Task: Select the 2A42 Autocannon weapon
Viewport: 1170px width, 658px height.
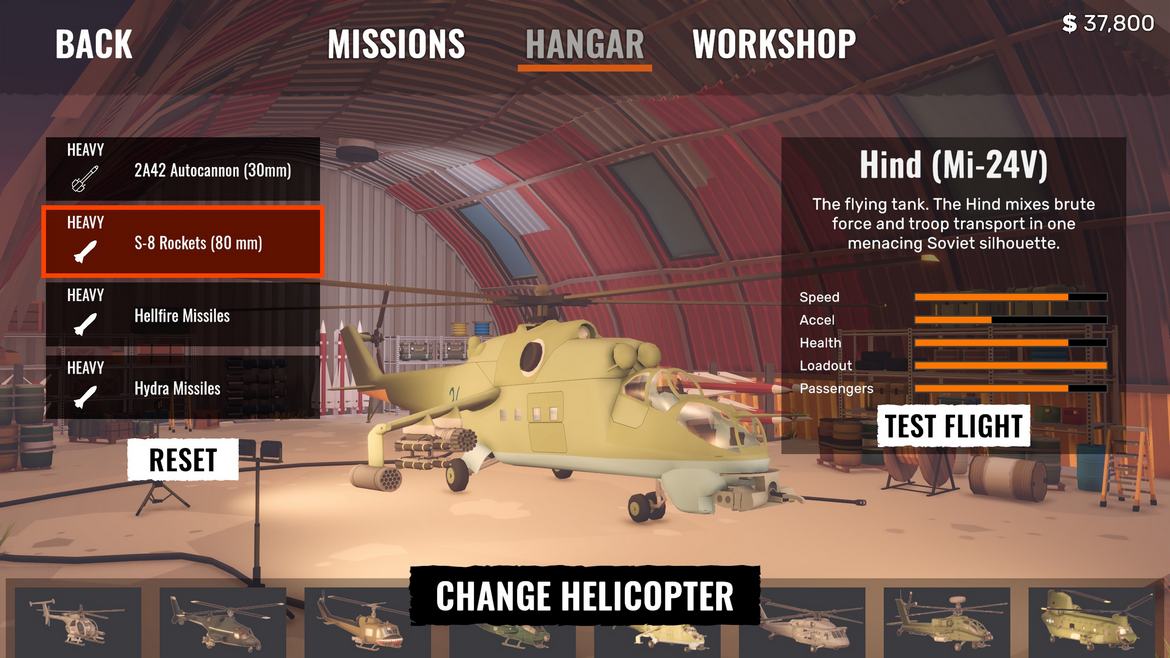Action: [x=181, y=170]
